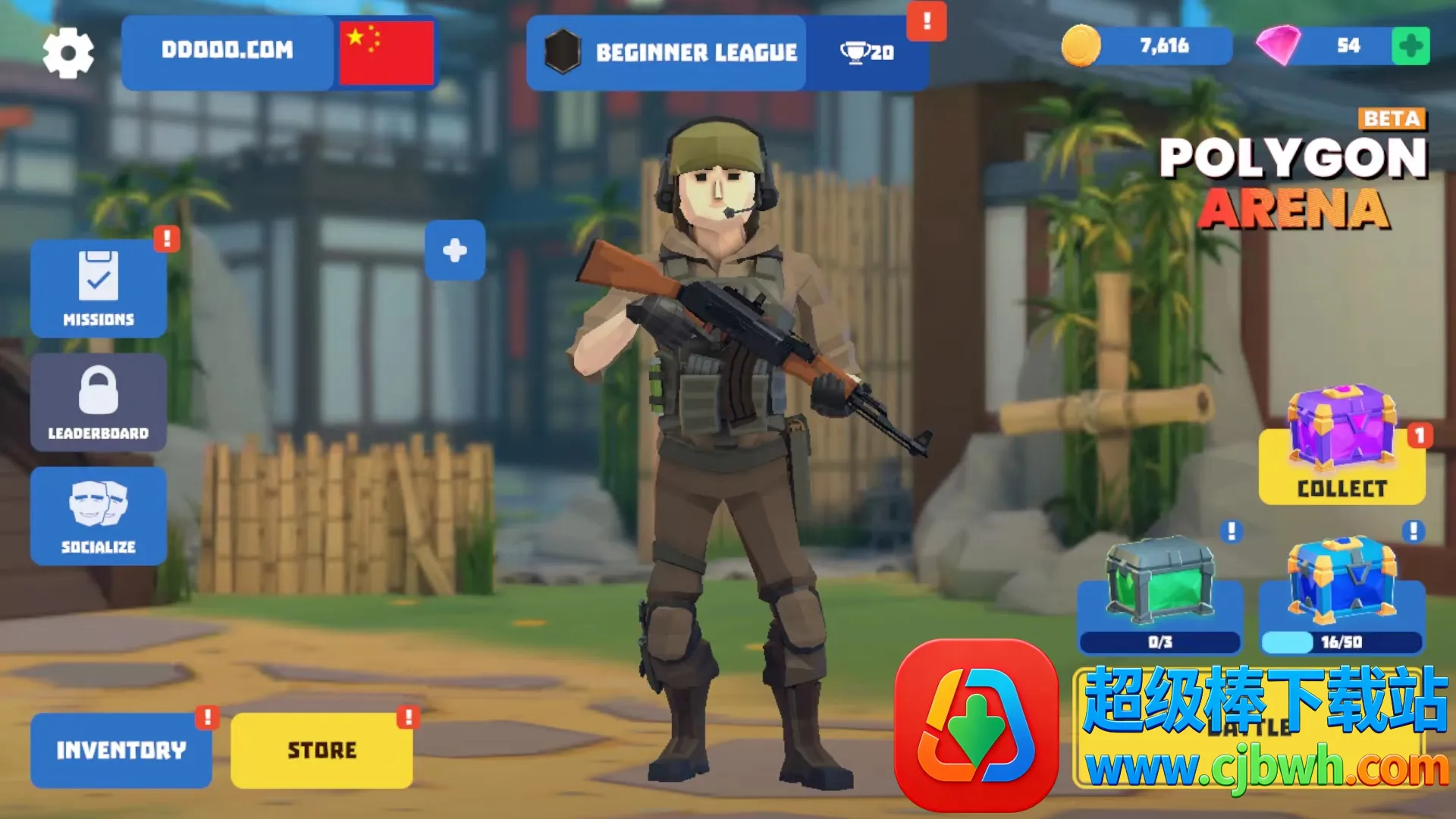Image resolution: width=1456 pixels, height=819 pixels.
Task: Click the 16/50 chest progress bar
Action: [1341, 642]
